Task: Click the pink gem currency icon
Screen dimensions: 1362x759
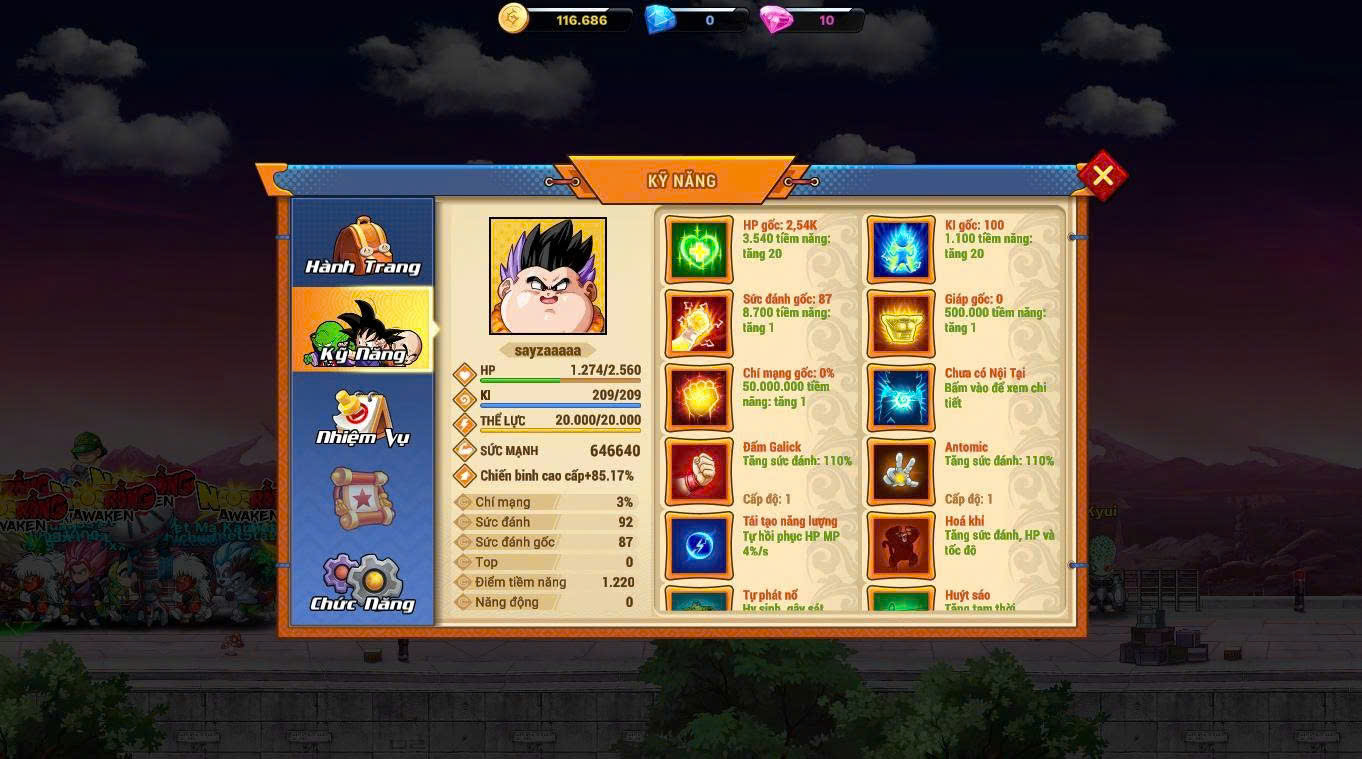Action: pyautogui.click(x=776, y=19)
